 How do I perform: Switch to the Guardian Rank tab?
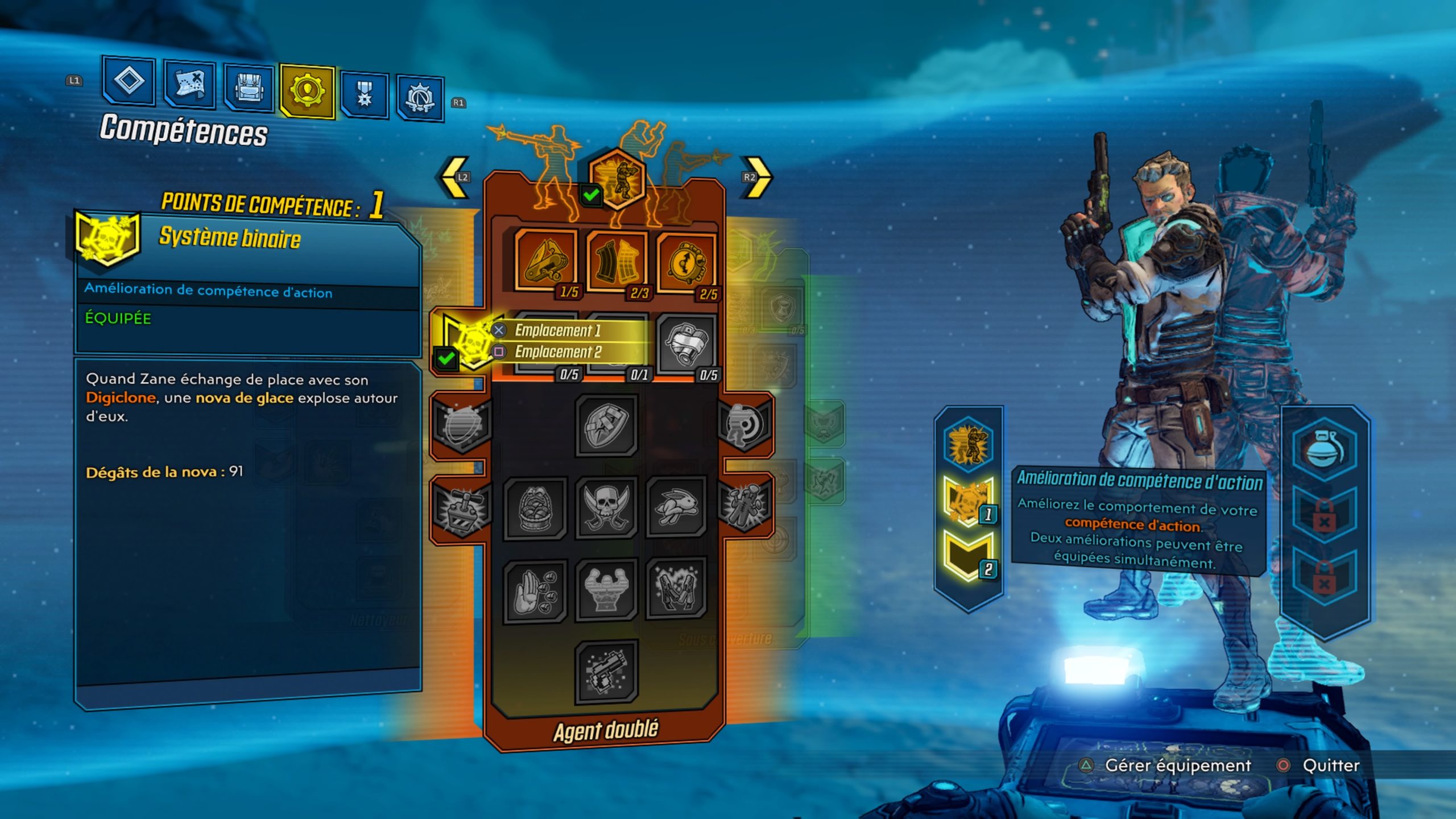[420, 97]
